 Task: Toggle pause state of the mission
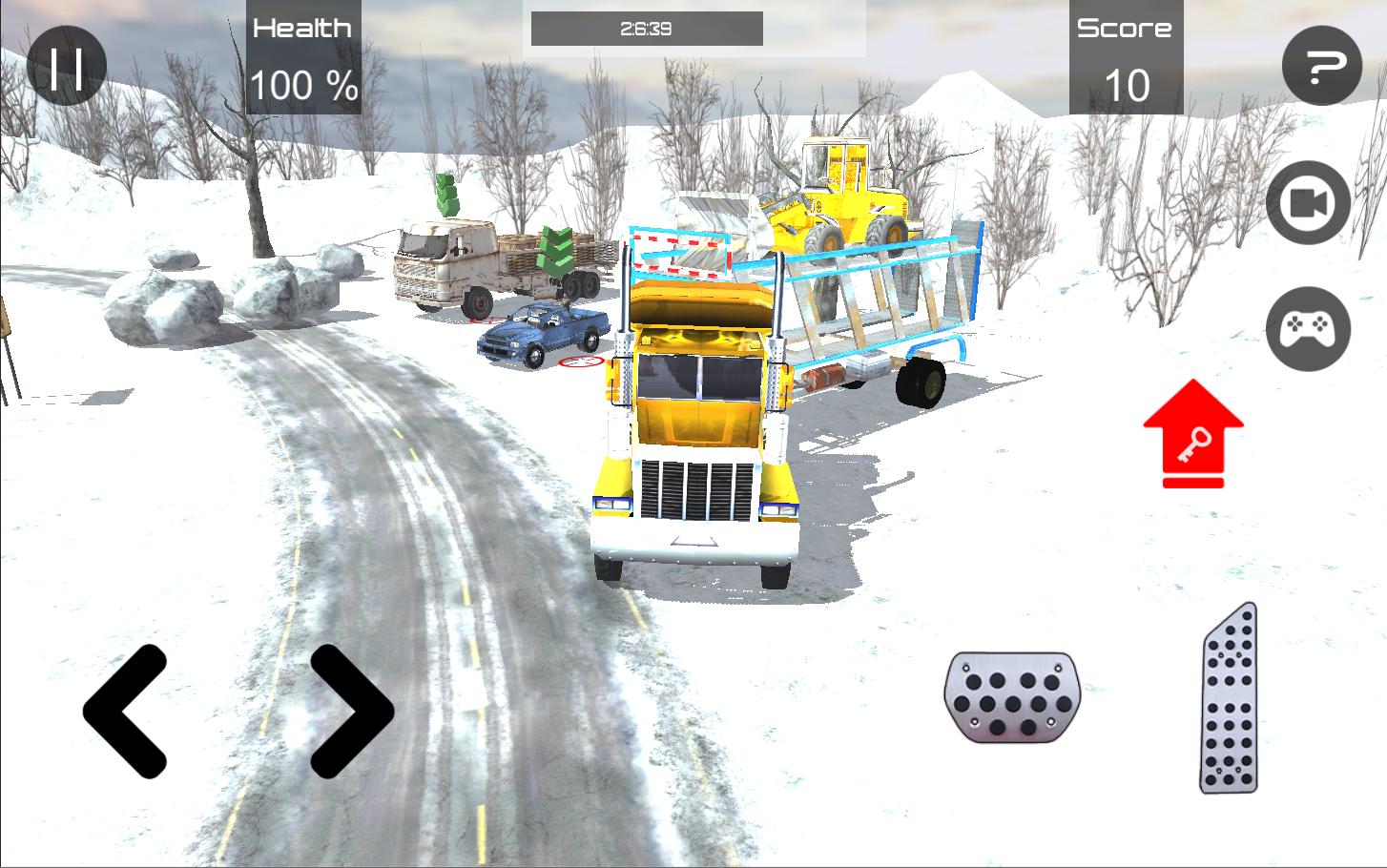click(67, 67)
